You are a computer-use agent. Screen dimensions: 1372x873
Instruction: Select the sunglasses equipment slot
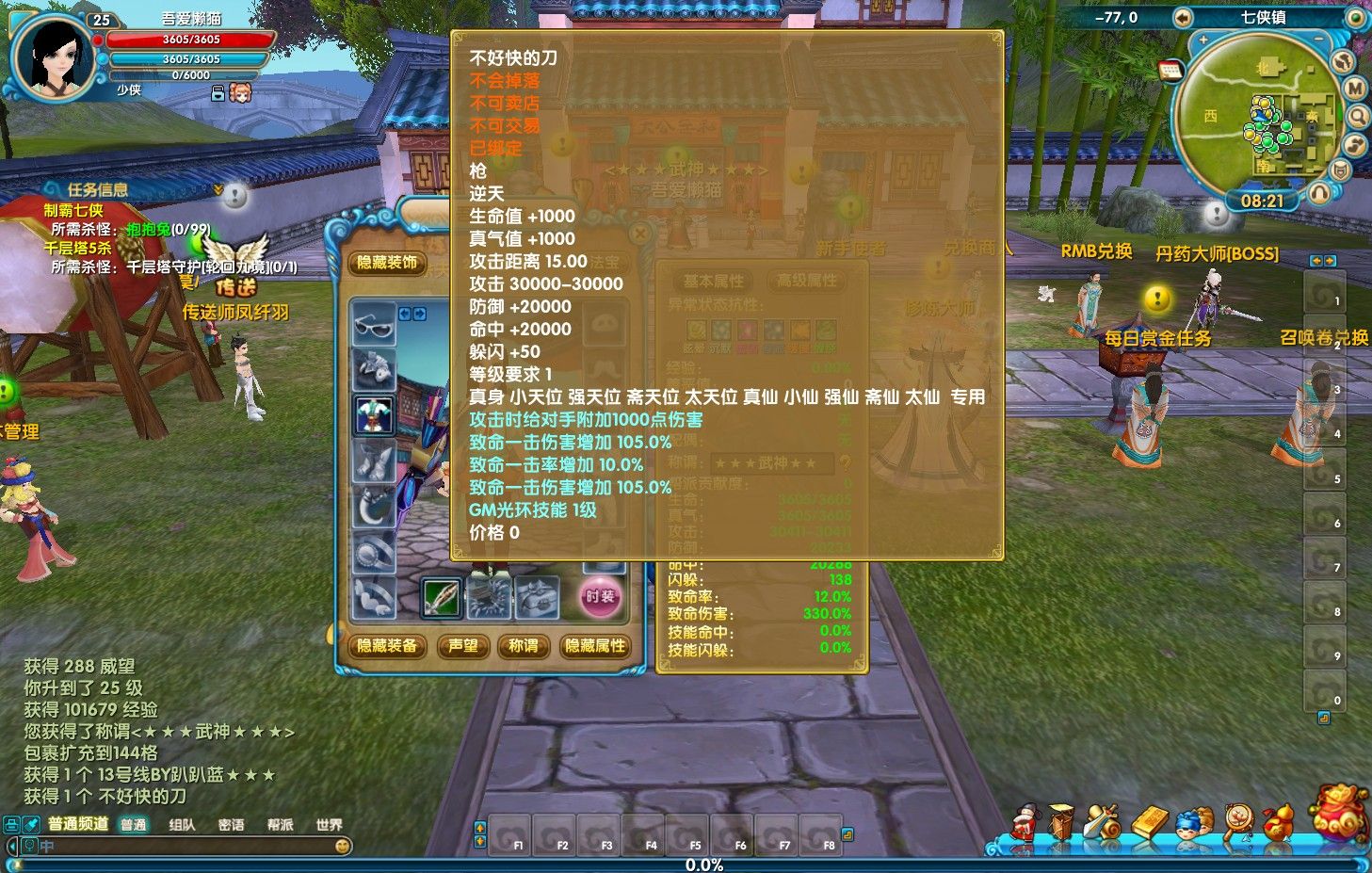point(373,323)
